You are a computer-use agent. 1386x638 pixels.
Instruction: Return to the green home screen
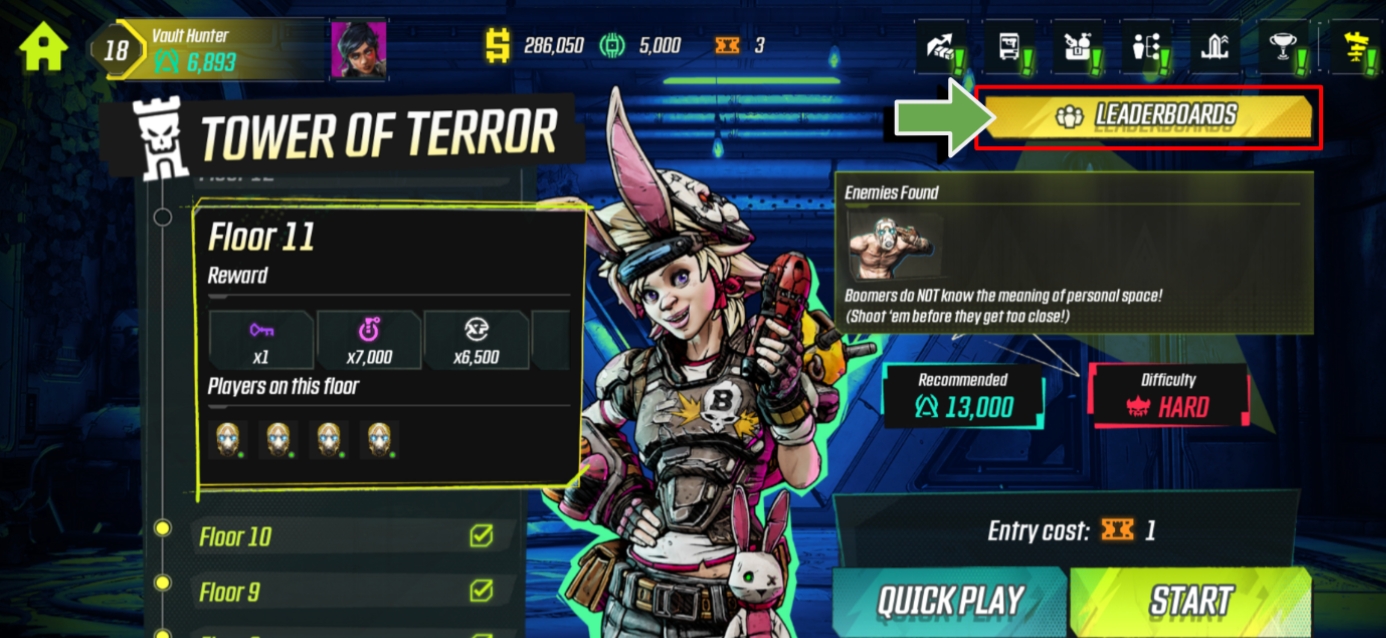tap(43, 46)
